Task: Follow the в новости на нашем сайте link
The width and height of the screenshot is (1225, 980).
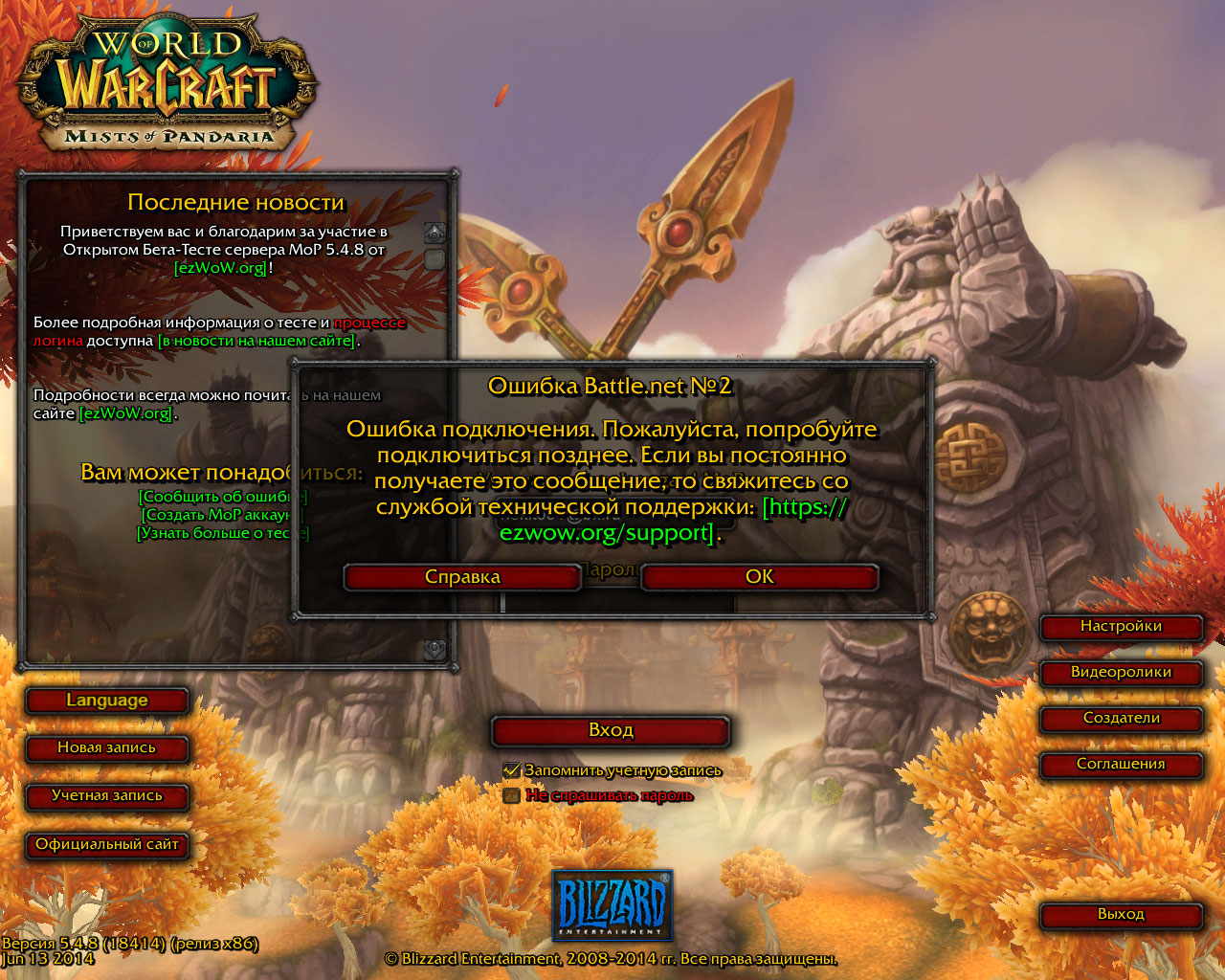Action: click(257, 341)
